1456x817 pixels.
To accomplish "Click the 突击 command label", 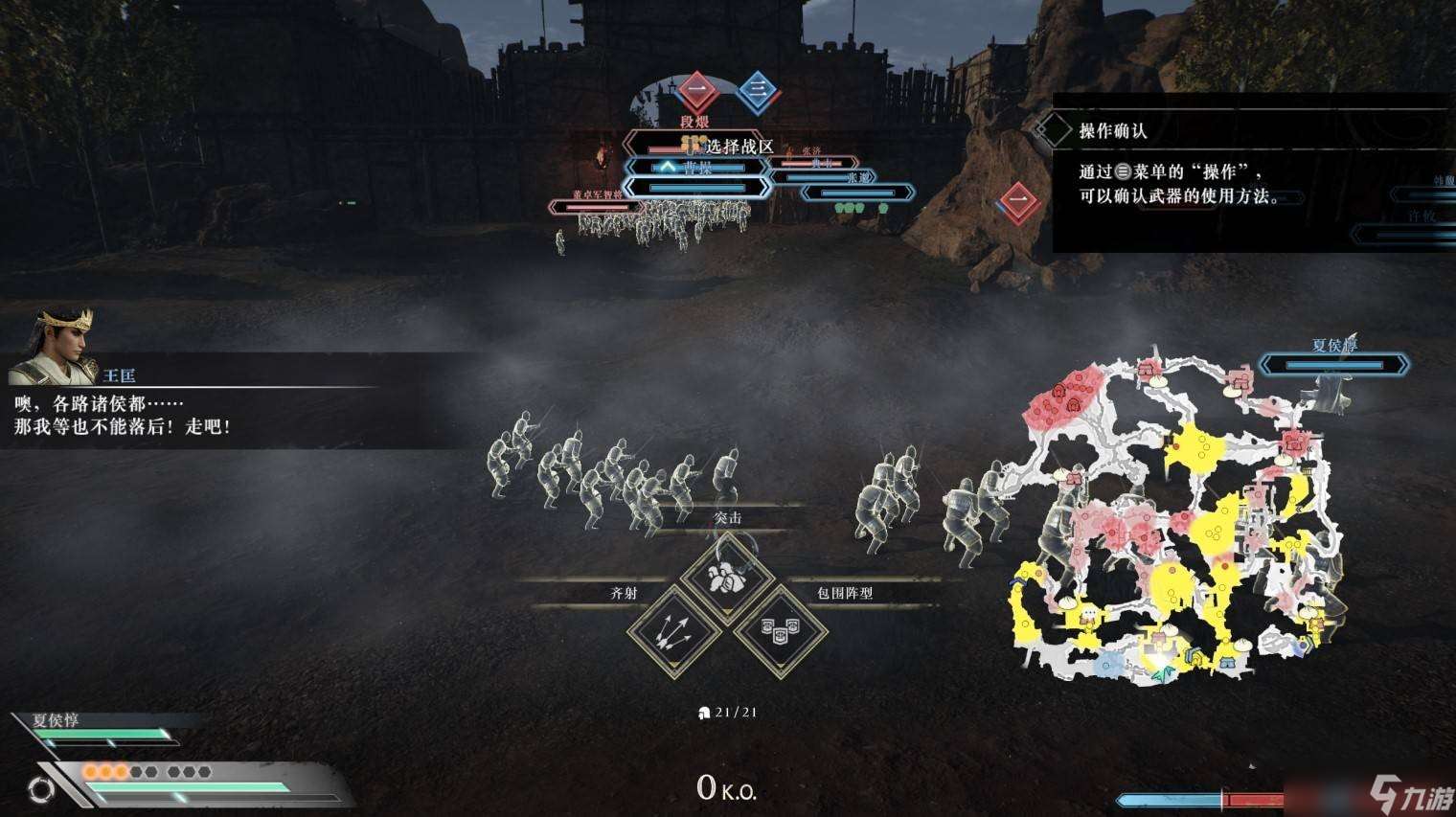I will point(728,517).
